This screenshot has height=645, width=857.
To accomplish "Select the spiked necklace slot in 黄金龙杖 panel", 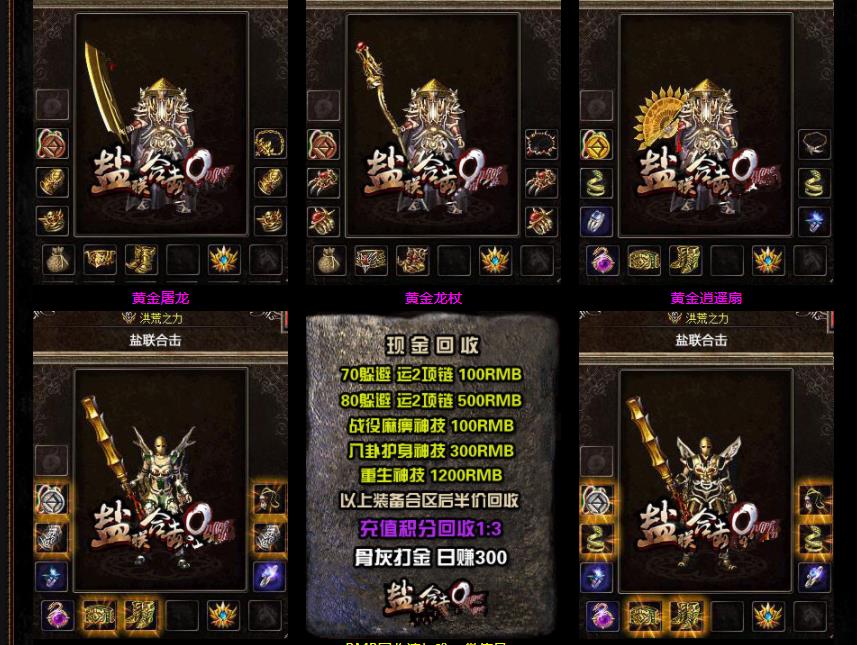I will point(541,144).
